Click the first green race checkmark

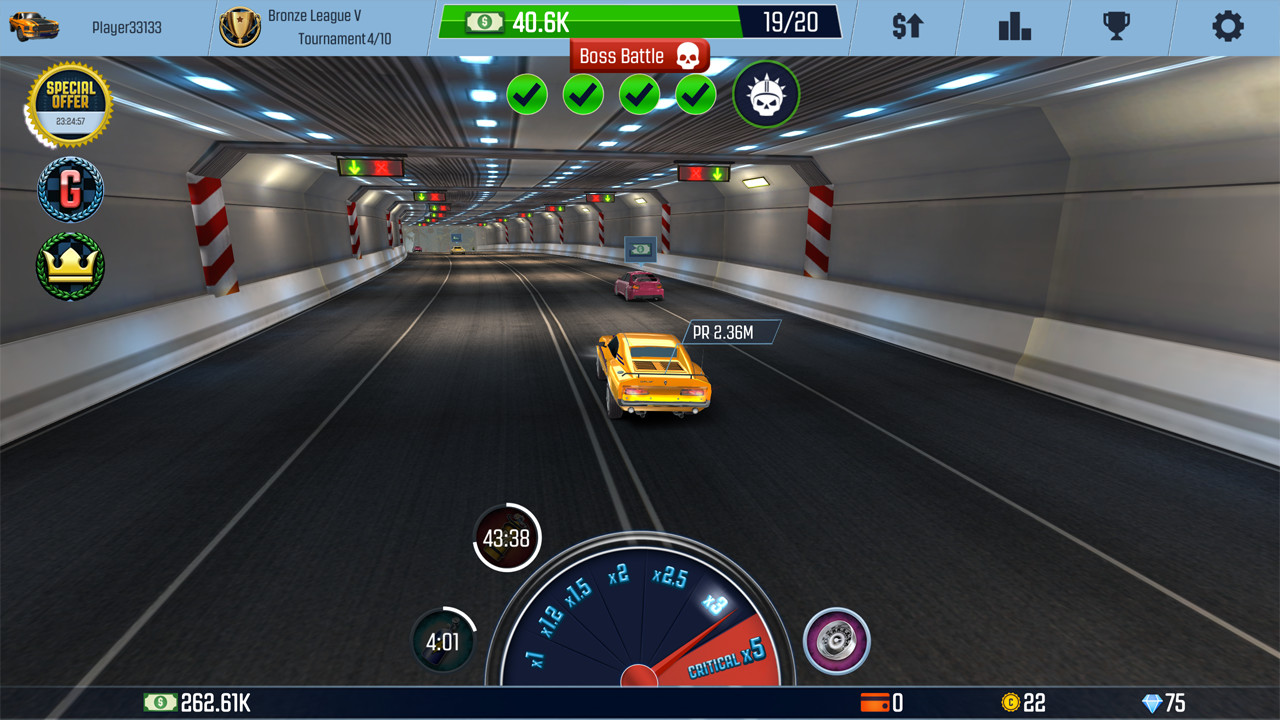527,95
